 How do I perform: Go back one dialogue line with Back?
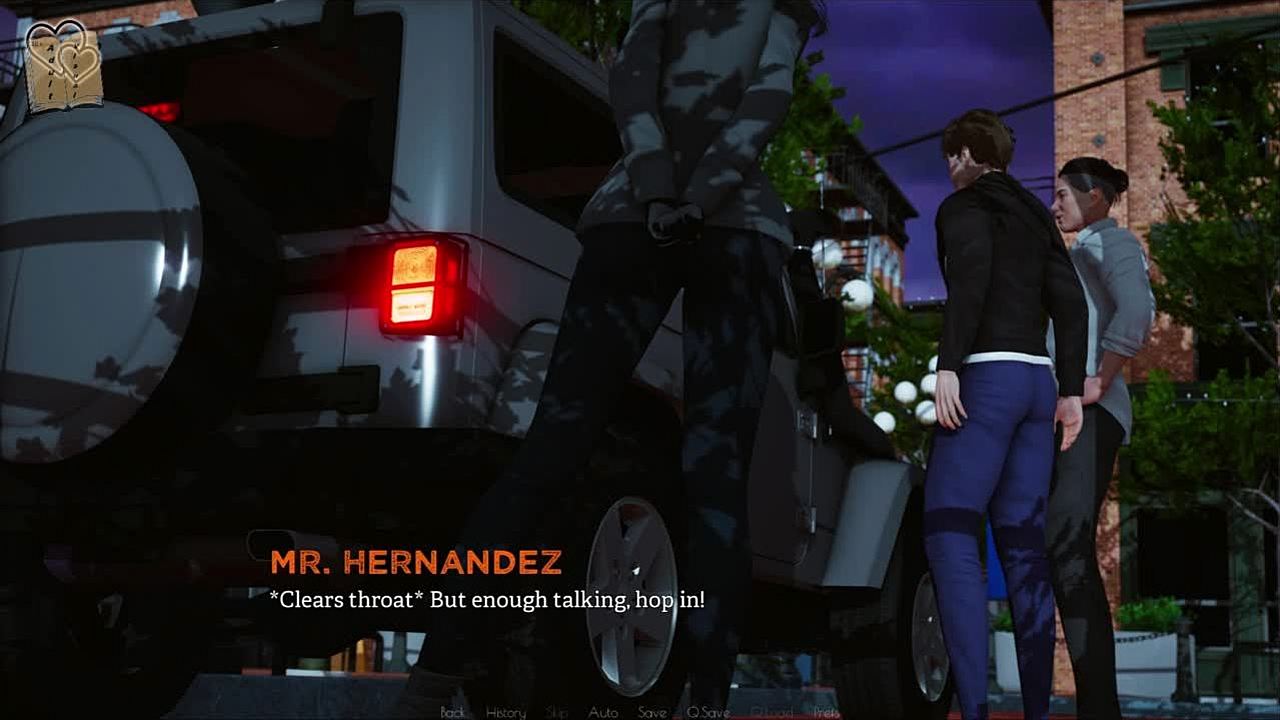452,712
